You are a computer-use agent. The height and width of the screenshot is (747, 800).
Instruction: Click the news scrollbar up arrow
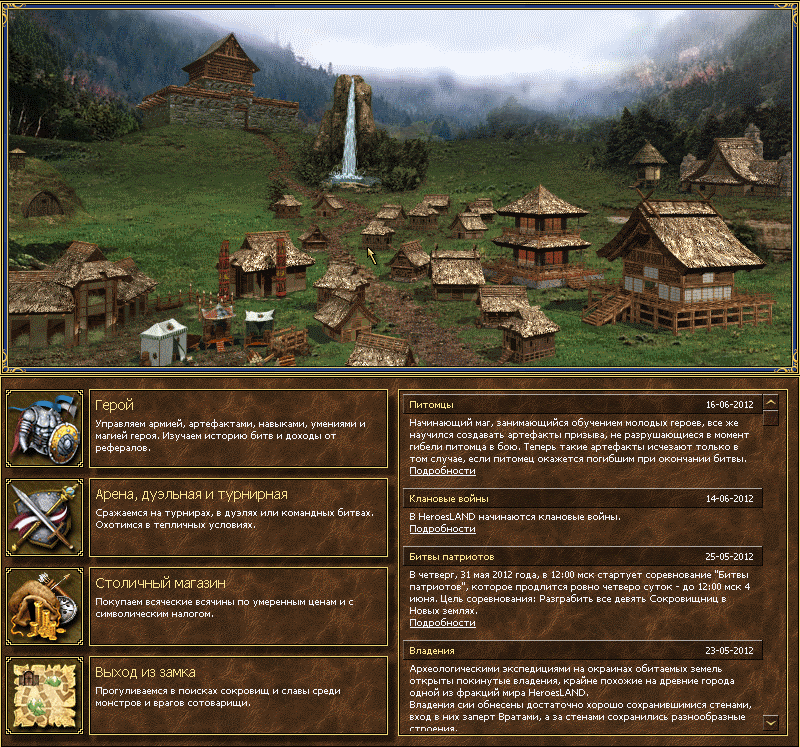(x=770, y=402)
